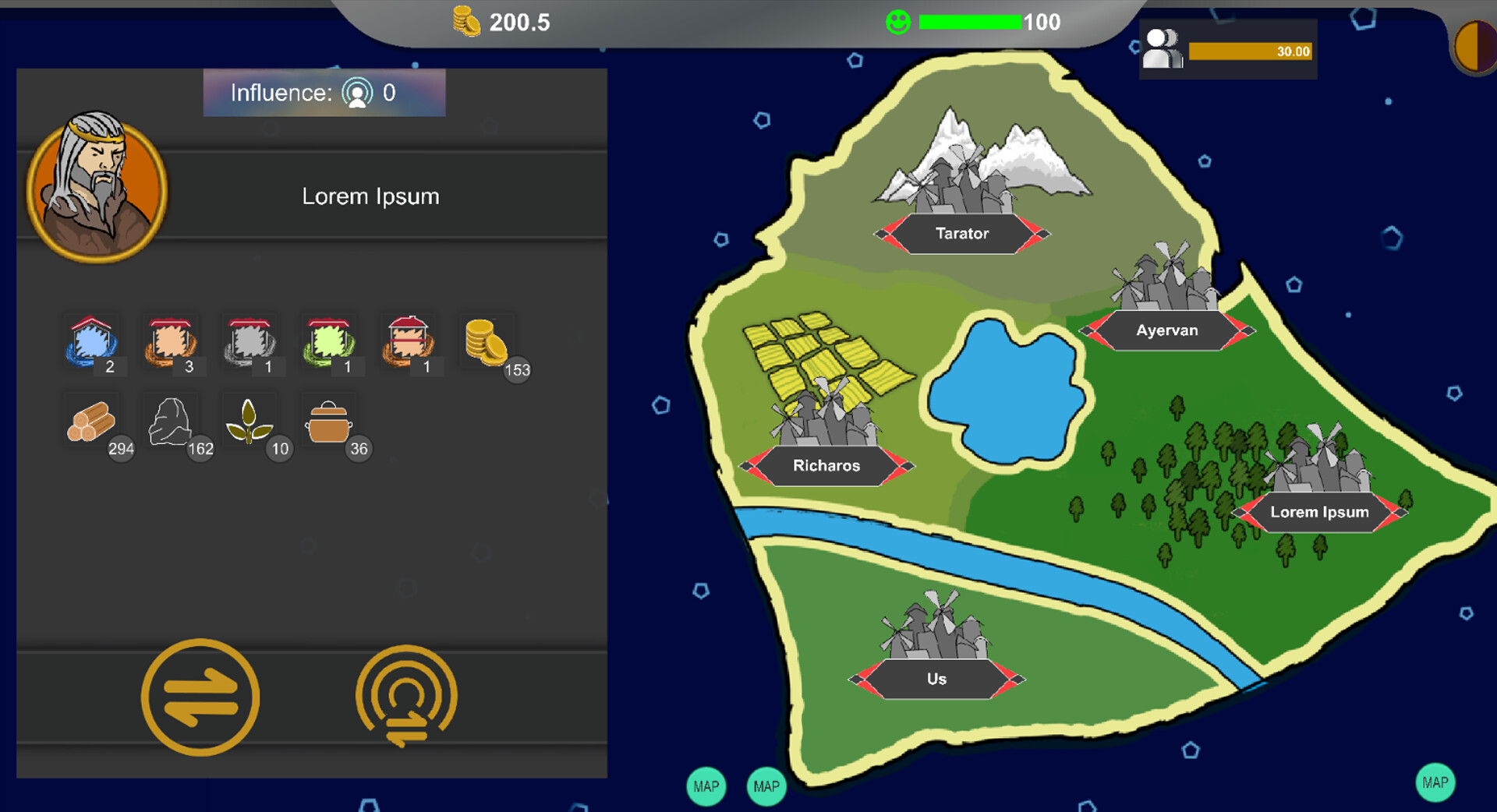Open the Lorem Ipsum settlement on the map
The width and height of the screenshot is (1497, 812).
click(1319, 512)
